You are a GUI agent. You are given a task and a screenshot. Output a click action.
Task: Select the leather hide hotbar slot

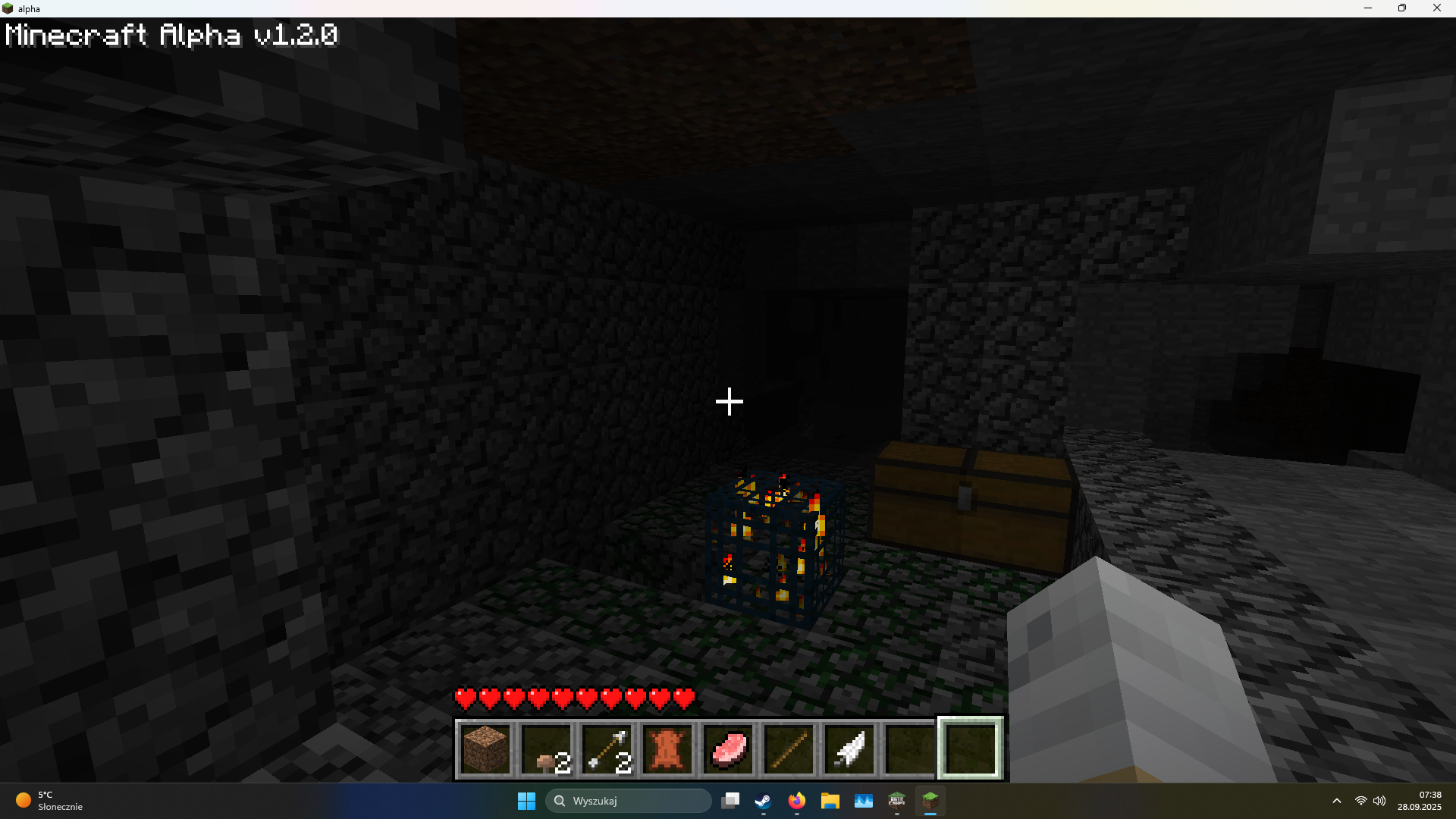click(x=667, y=749)
